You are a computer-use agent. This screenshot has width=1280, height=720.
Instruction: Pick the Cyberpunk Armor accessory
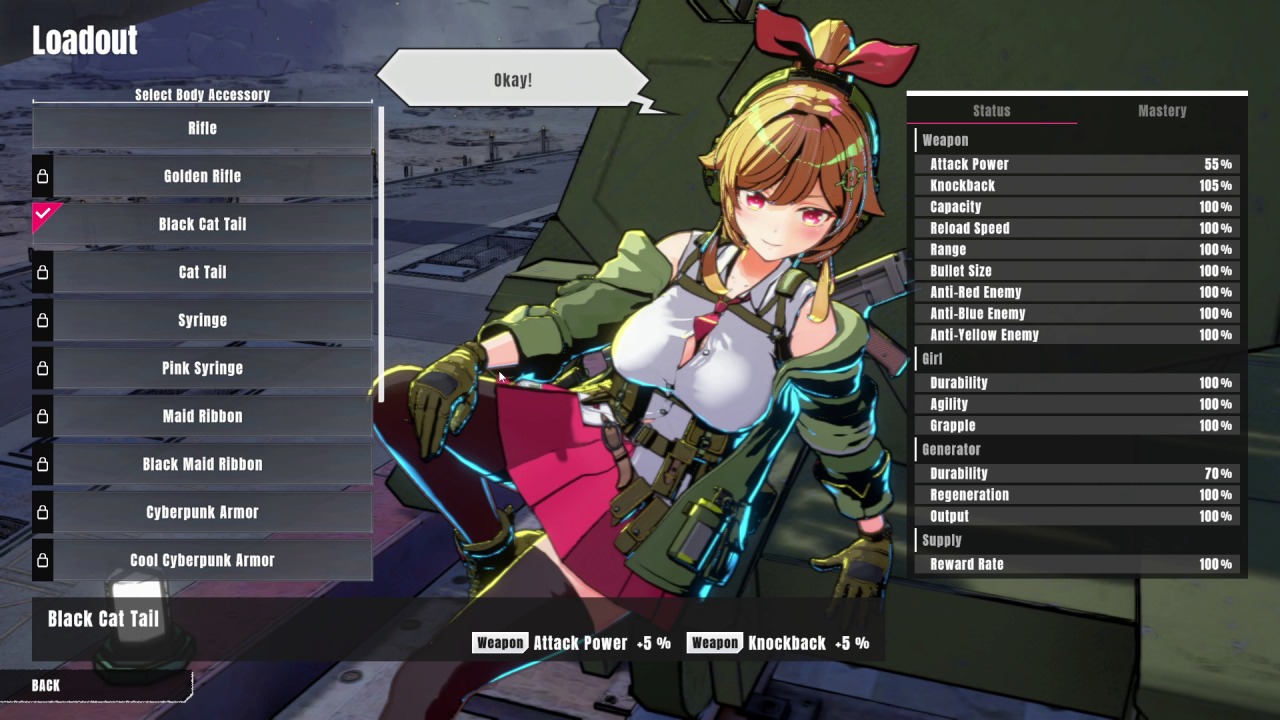pyautogui.click(x=202, y=512)
